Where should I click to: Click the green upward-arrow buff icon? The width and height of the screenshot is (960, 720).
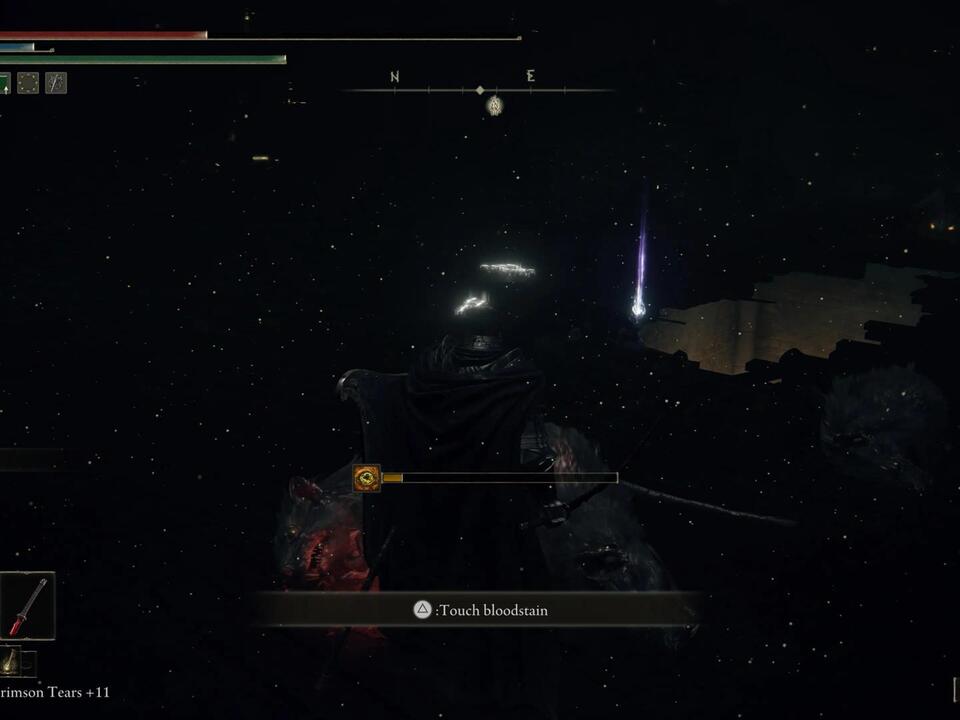[4, 84]
